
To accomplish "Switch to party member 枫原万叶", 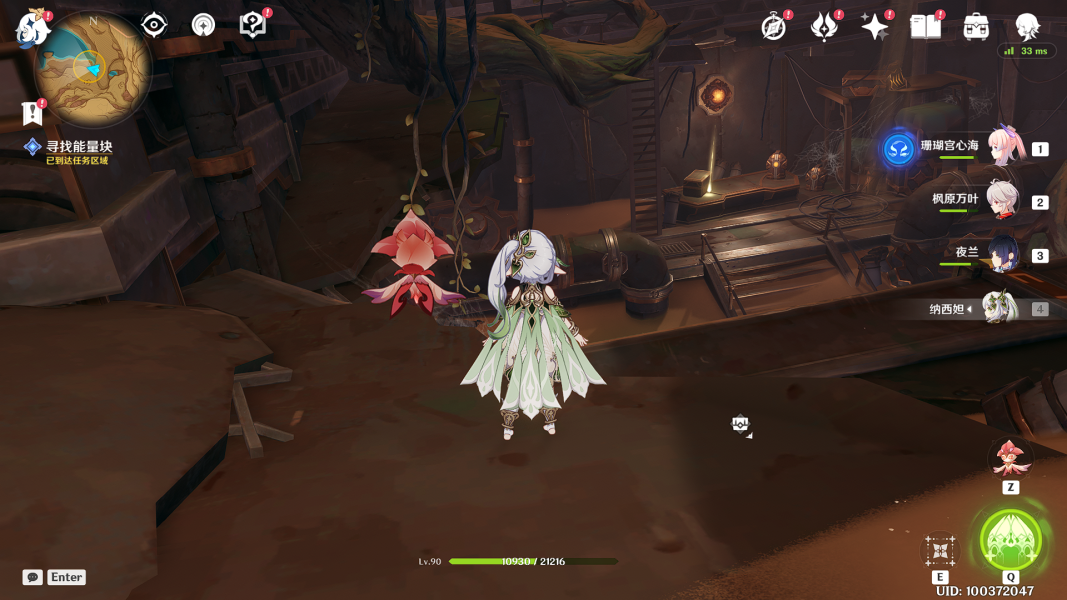I will click(1002, 200).
